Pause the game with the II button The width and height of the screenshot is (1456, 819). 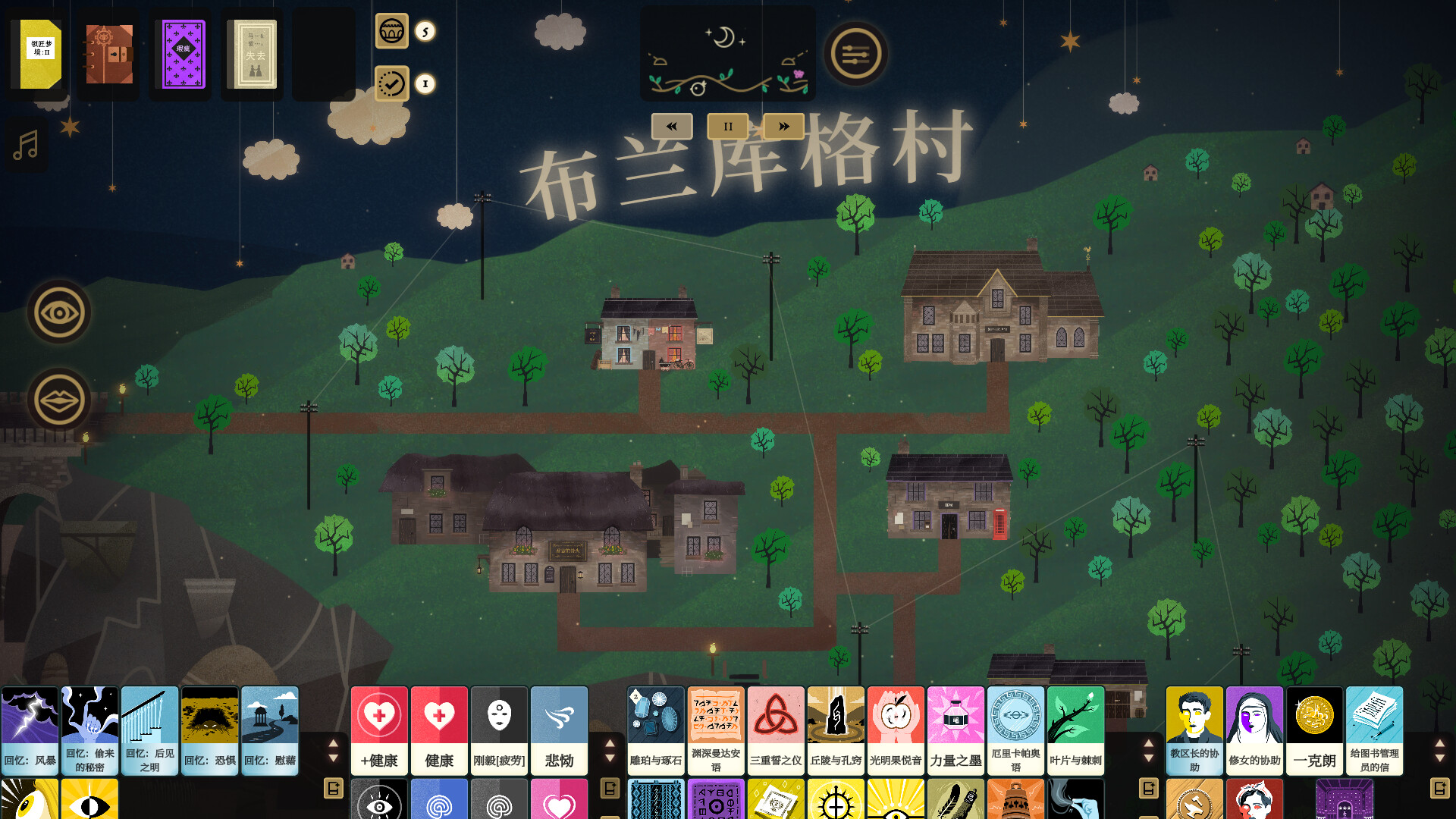tap(726, 126)
